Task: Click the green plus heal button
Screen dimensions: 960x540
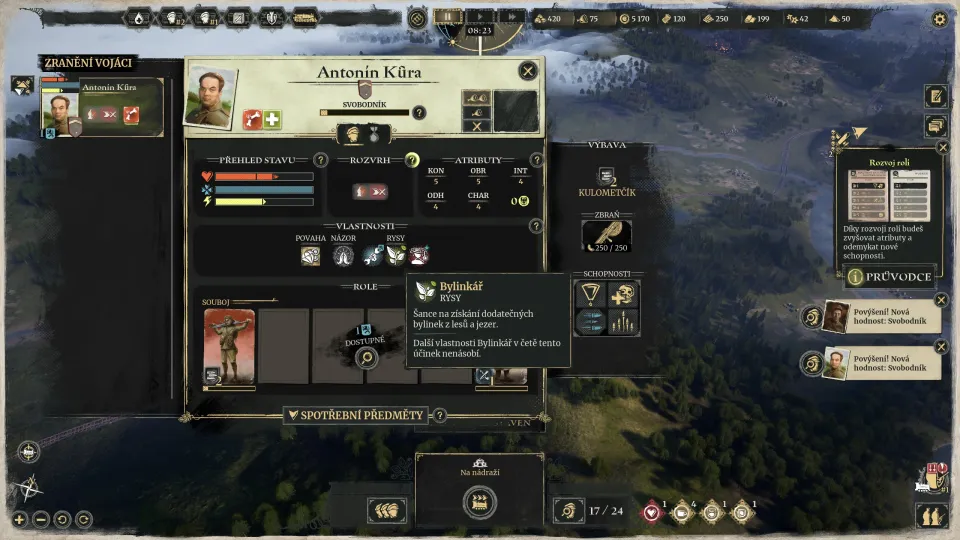Action: coord(272,119)
